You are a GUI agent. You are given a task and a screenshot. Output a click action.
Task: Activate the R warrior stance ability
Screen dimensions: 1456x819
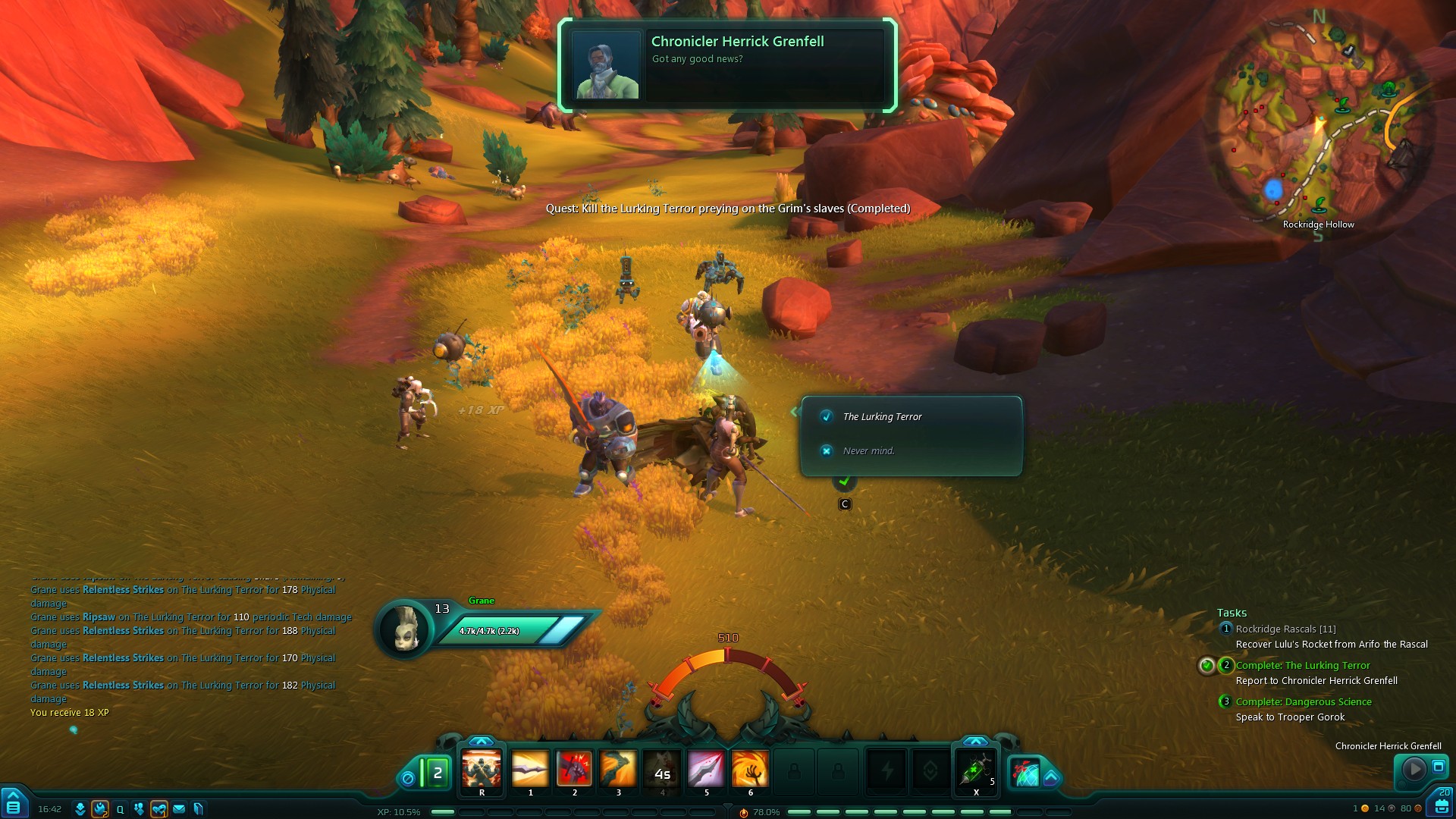482,770
